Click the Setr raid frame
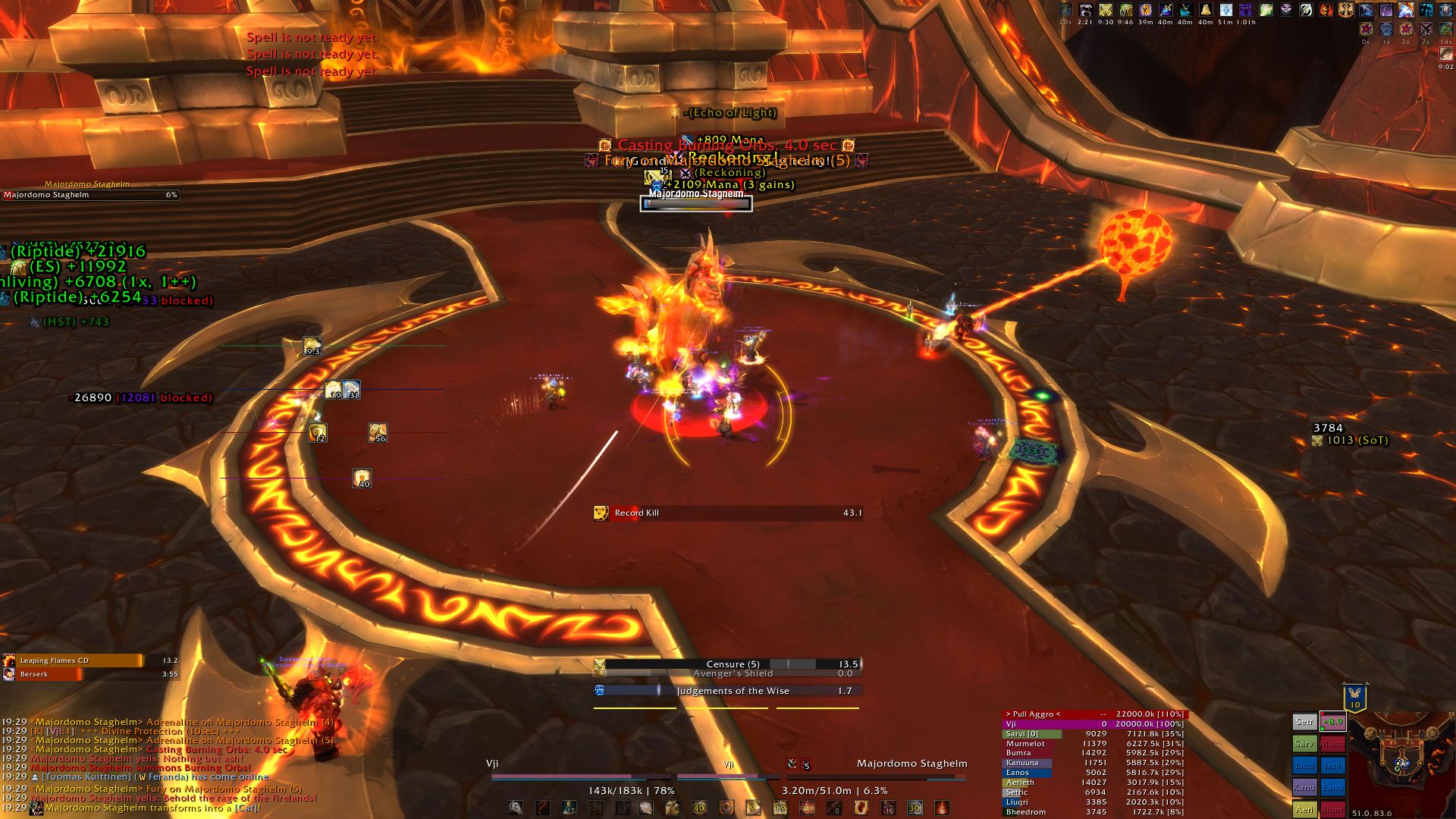The width and height of the screenshot is (1456, 819). point(1304,722)
